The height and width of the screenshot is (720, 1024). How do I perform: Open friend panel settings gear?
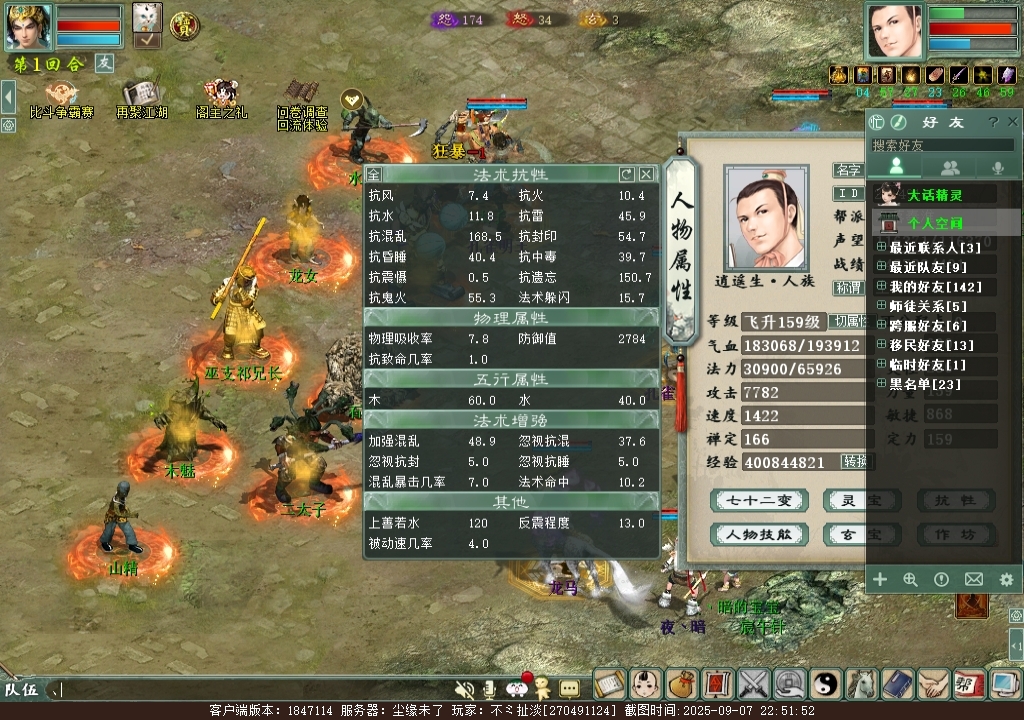1006,579
